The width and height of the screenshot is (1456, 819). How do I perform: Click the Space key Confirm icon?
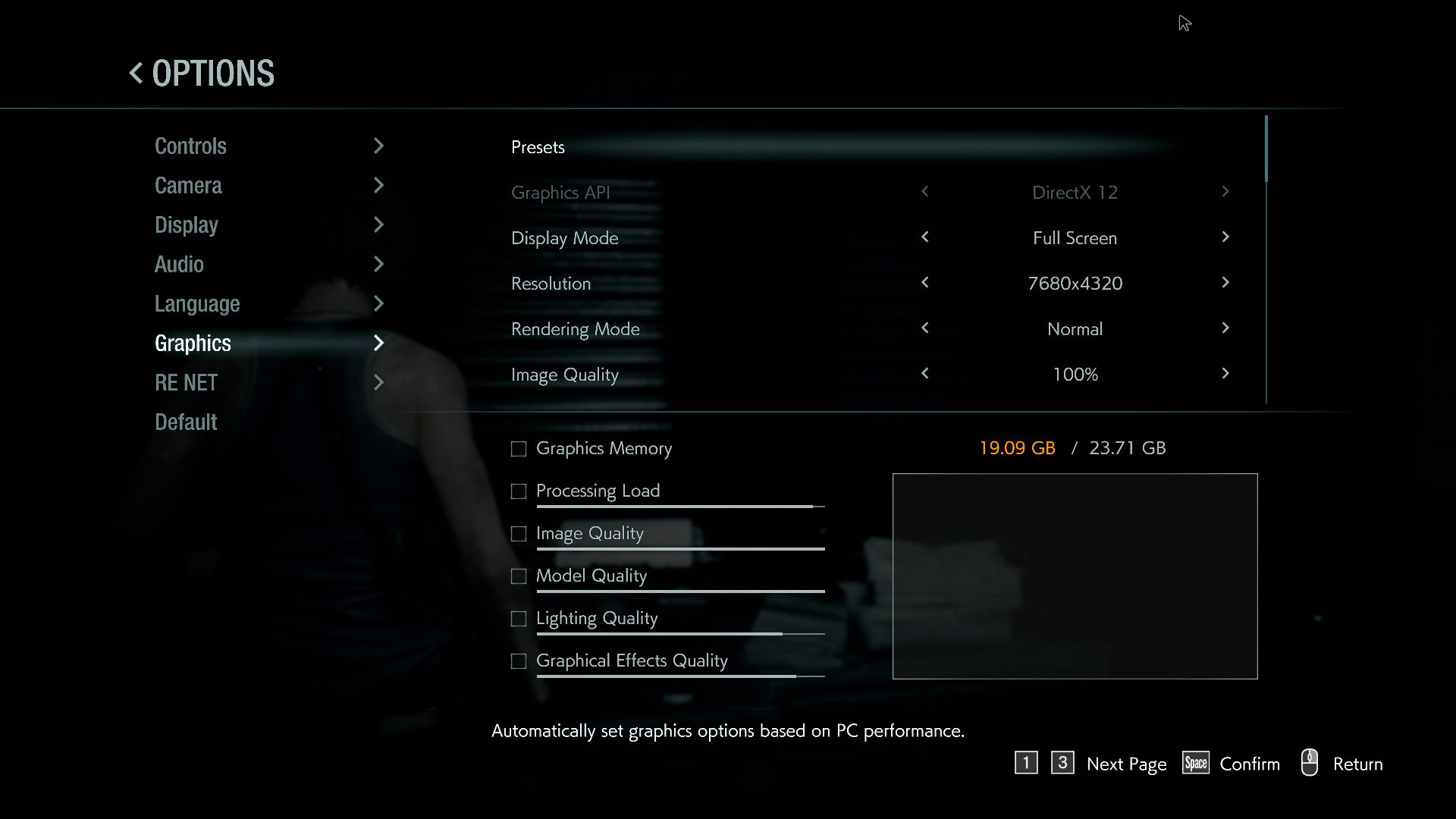[1195, 764]
